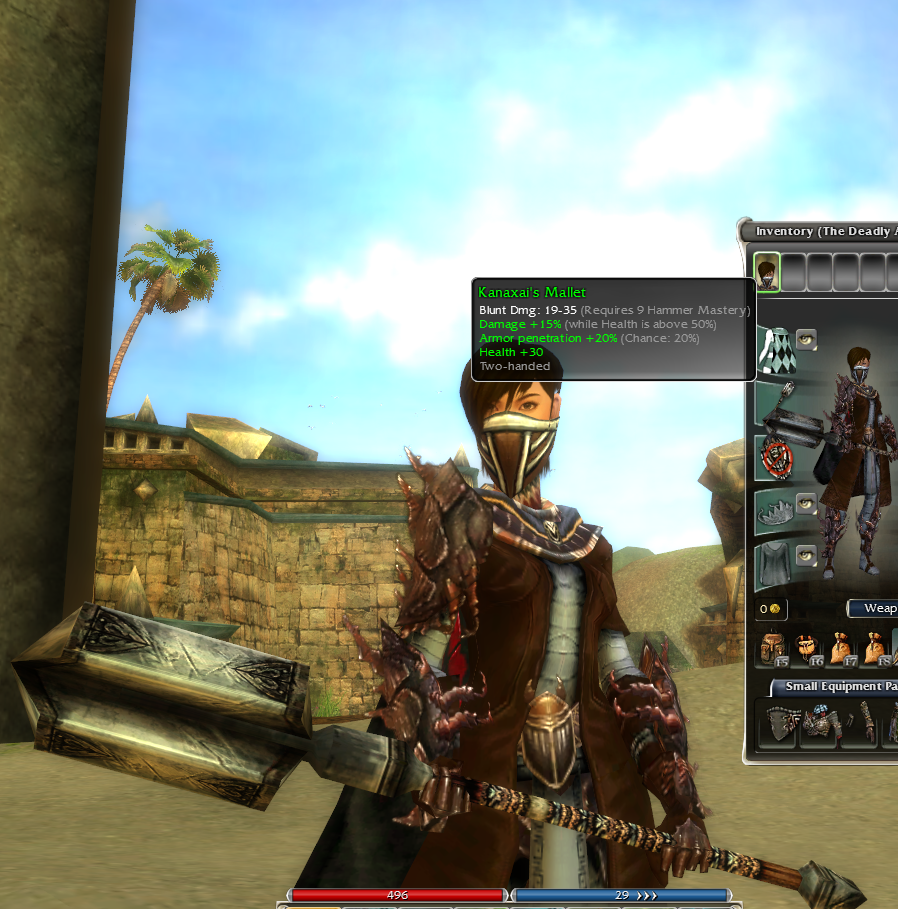Open the F7 bag
The width and height of the screenshot is (898, 909).
pyautogui.click(x=840, y=650)
